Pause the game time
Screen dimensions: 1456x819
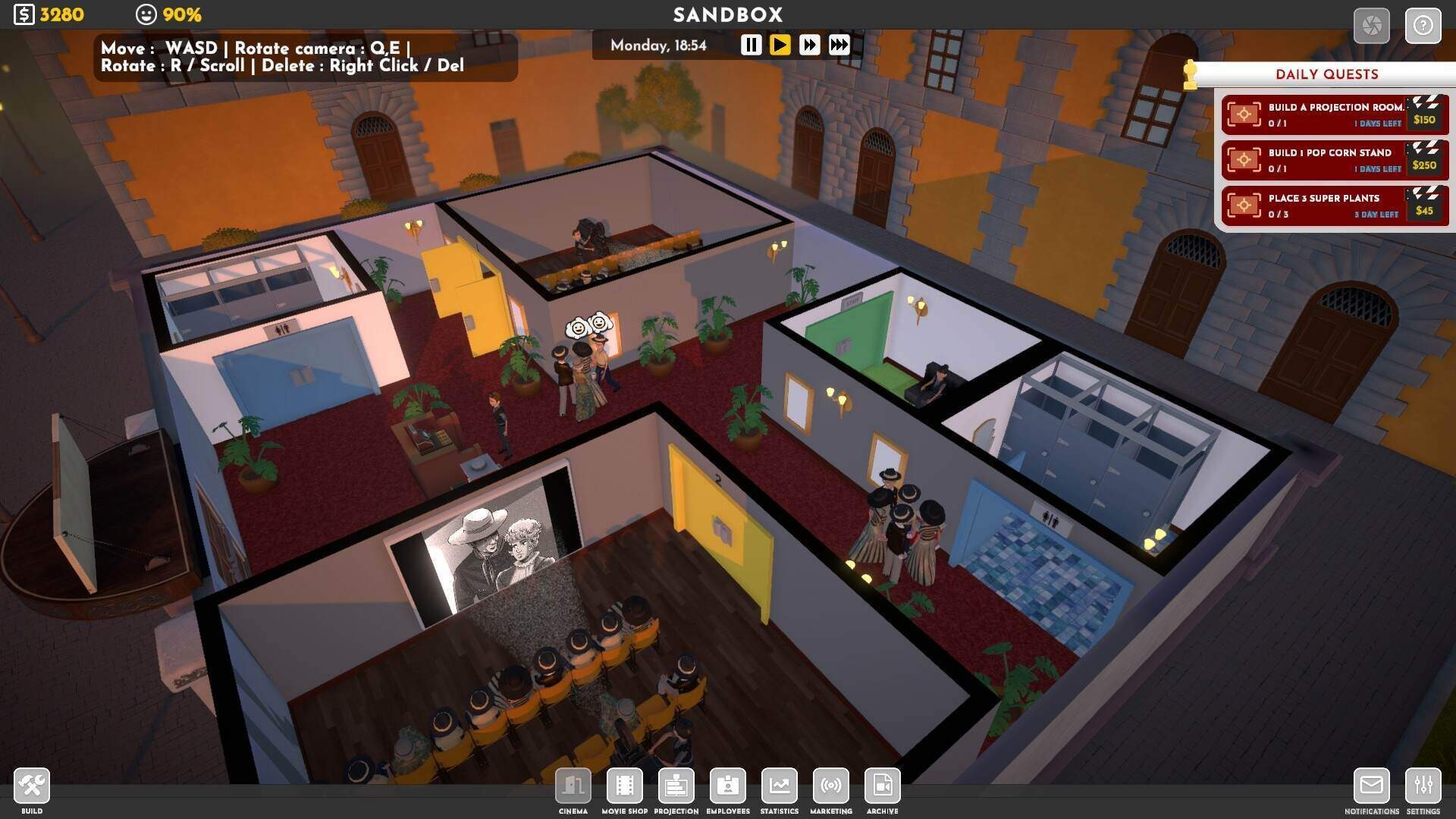click(751, 45)
